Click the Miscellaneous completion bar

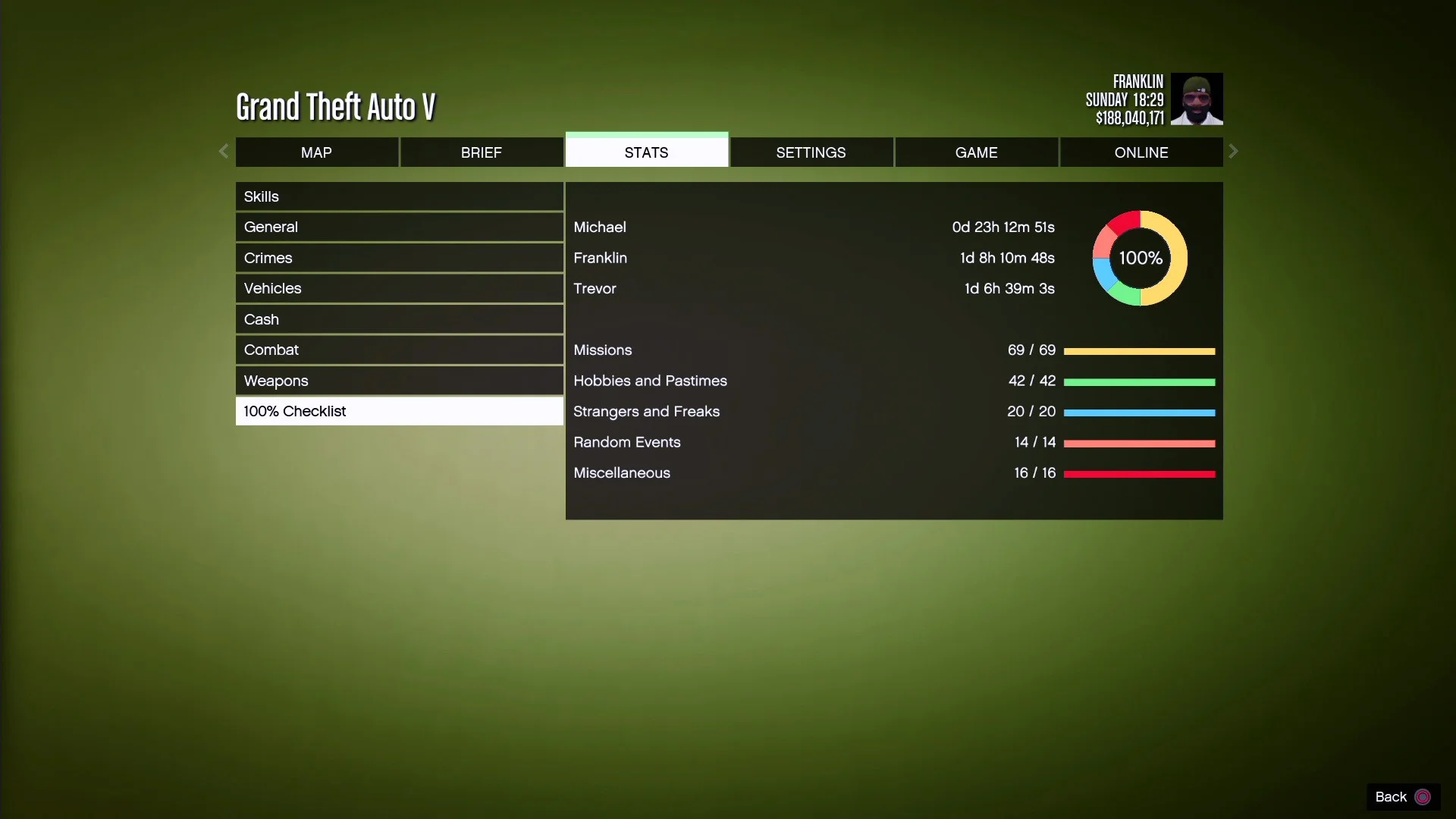1139,473
